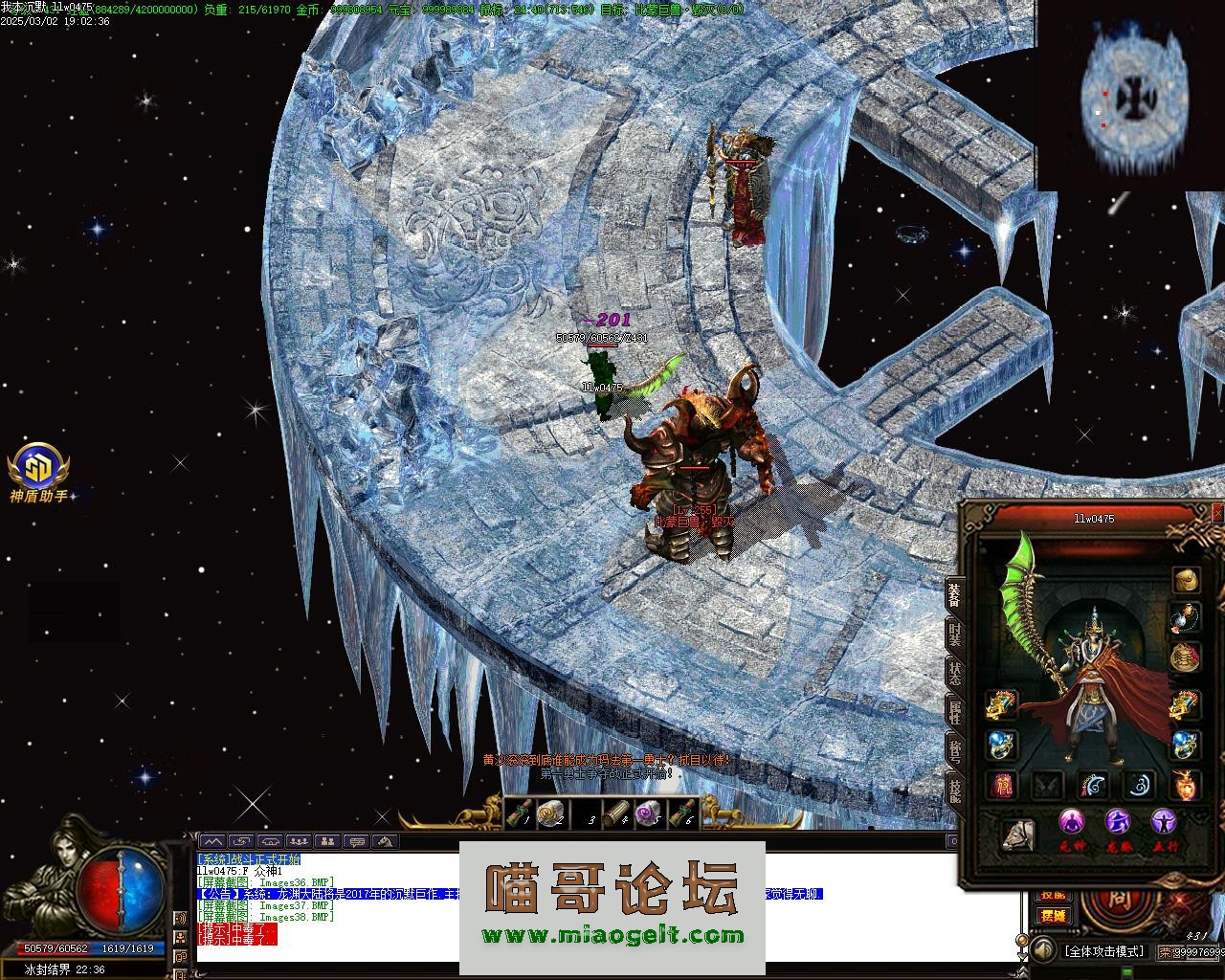The height and width of the screenshot is (980, 1225).
Task: Switch to the 时装 (costume) tab
Action: (954, 633)
